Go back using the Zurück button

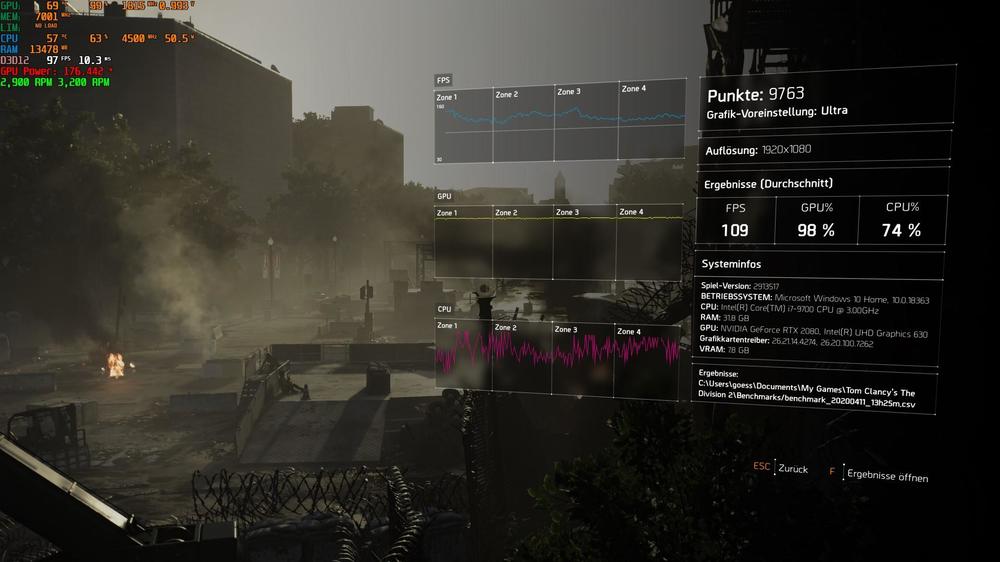tap(792, 469)
